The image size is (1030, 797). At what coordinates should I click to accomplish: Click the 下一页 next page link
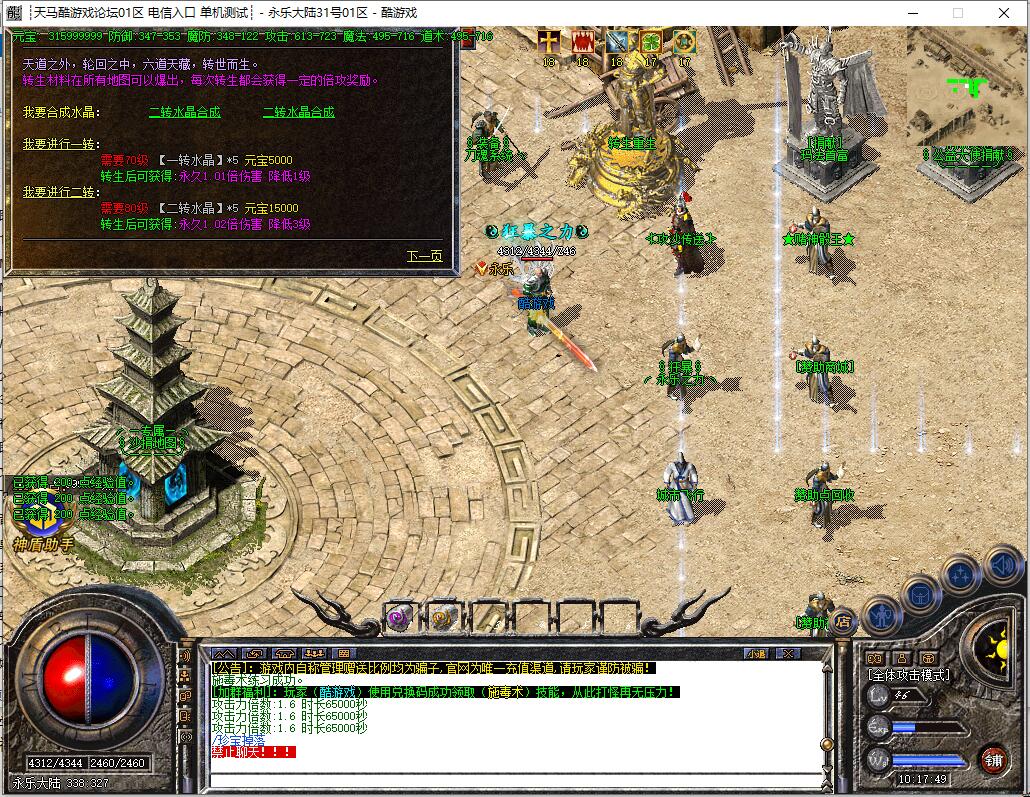[x=424, y=256]
